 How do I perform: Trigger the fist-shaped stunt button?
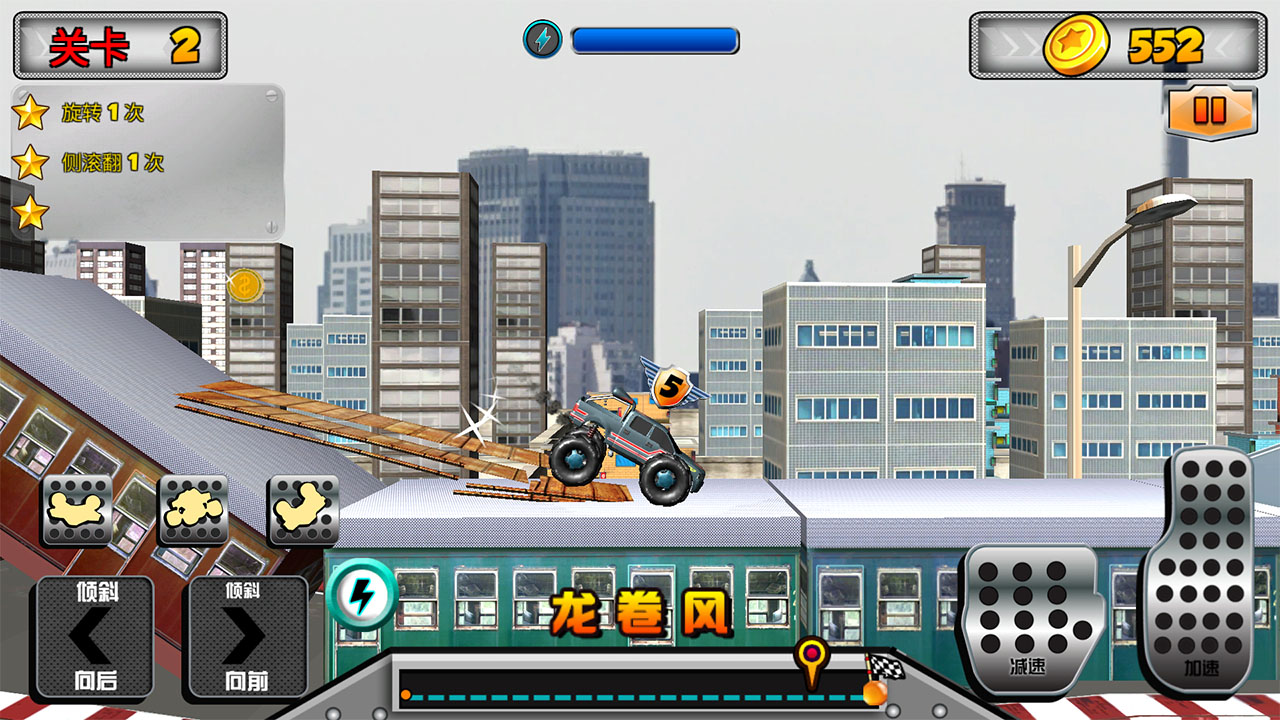point(194,510)
